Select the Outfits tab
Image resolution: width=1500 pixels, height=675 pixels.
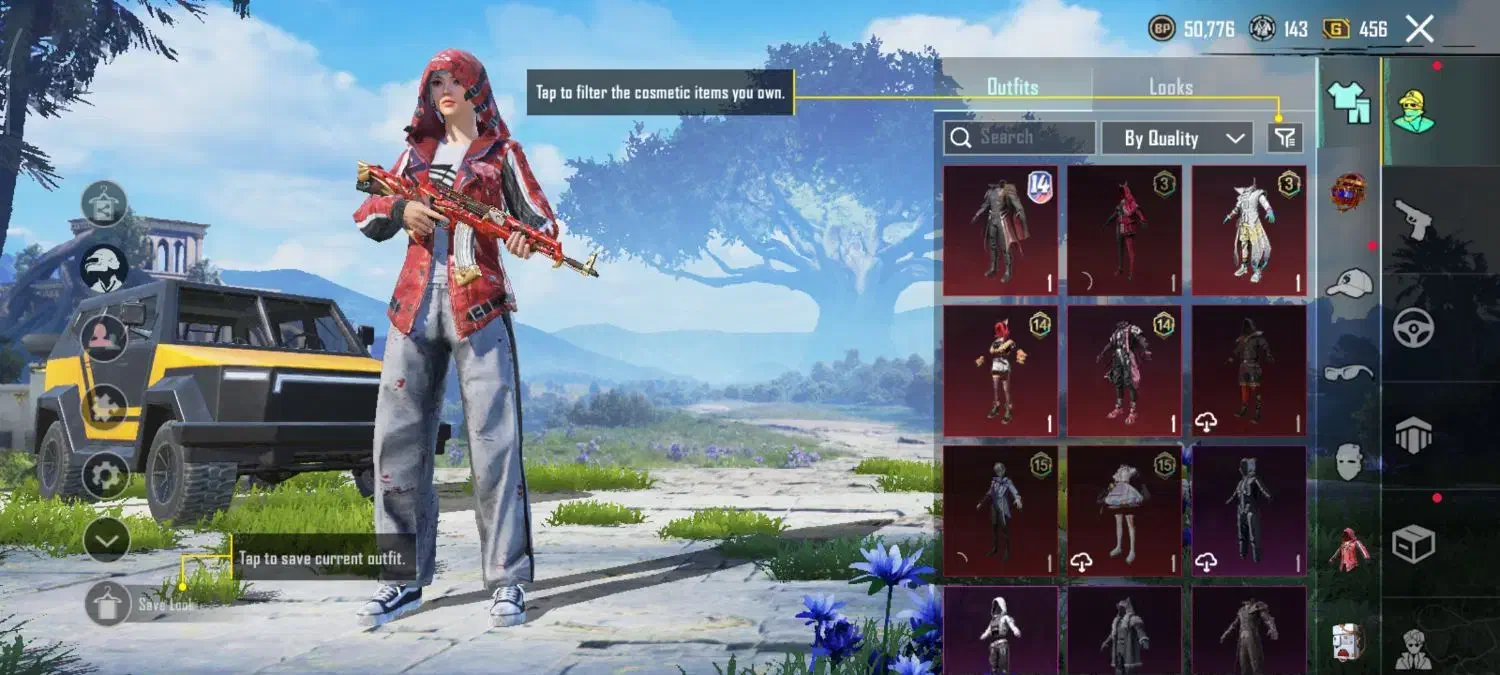click(1012, 87)
